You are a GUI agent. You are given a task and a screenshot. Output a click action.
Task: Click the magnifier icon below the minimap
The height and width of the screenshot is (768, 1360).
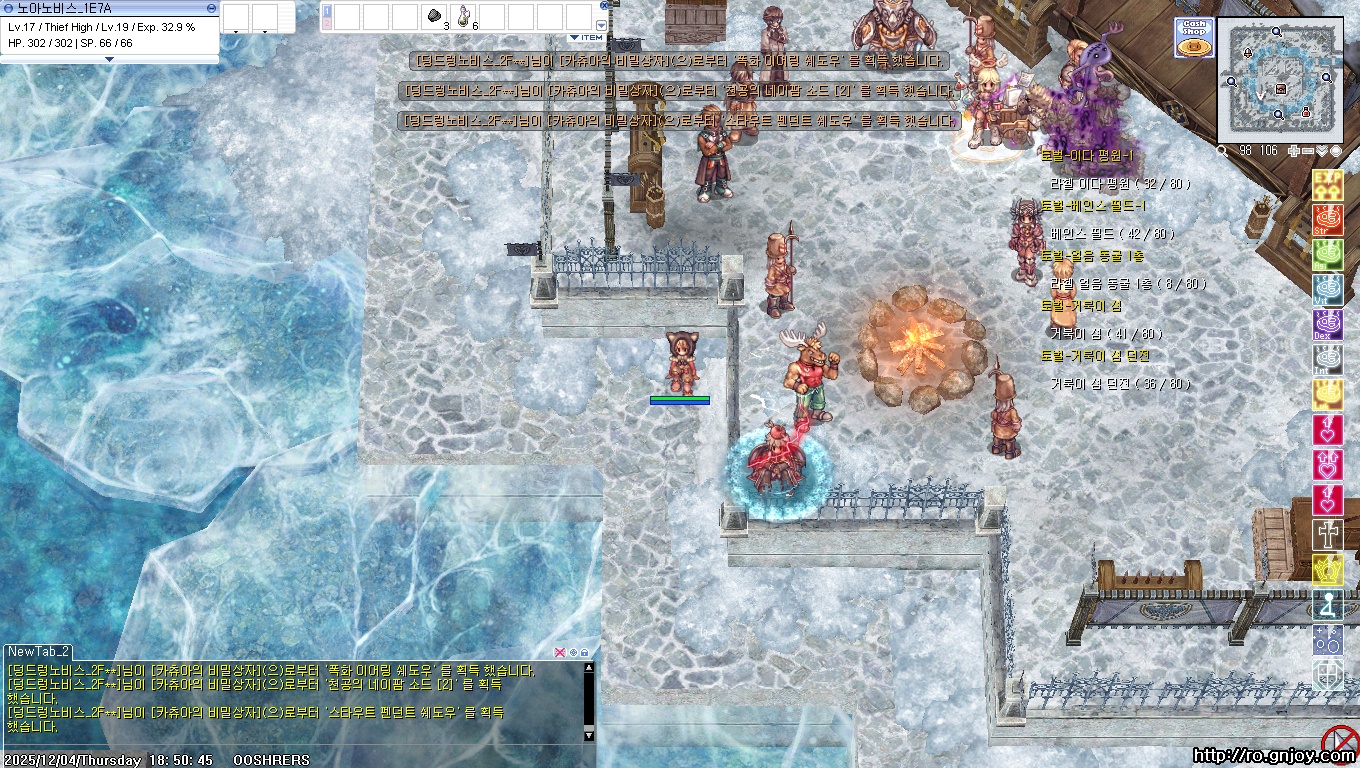[1222, 151]
